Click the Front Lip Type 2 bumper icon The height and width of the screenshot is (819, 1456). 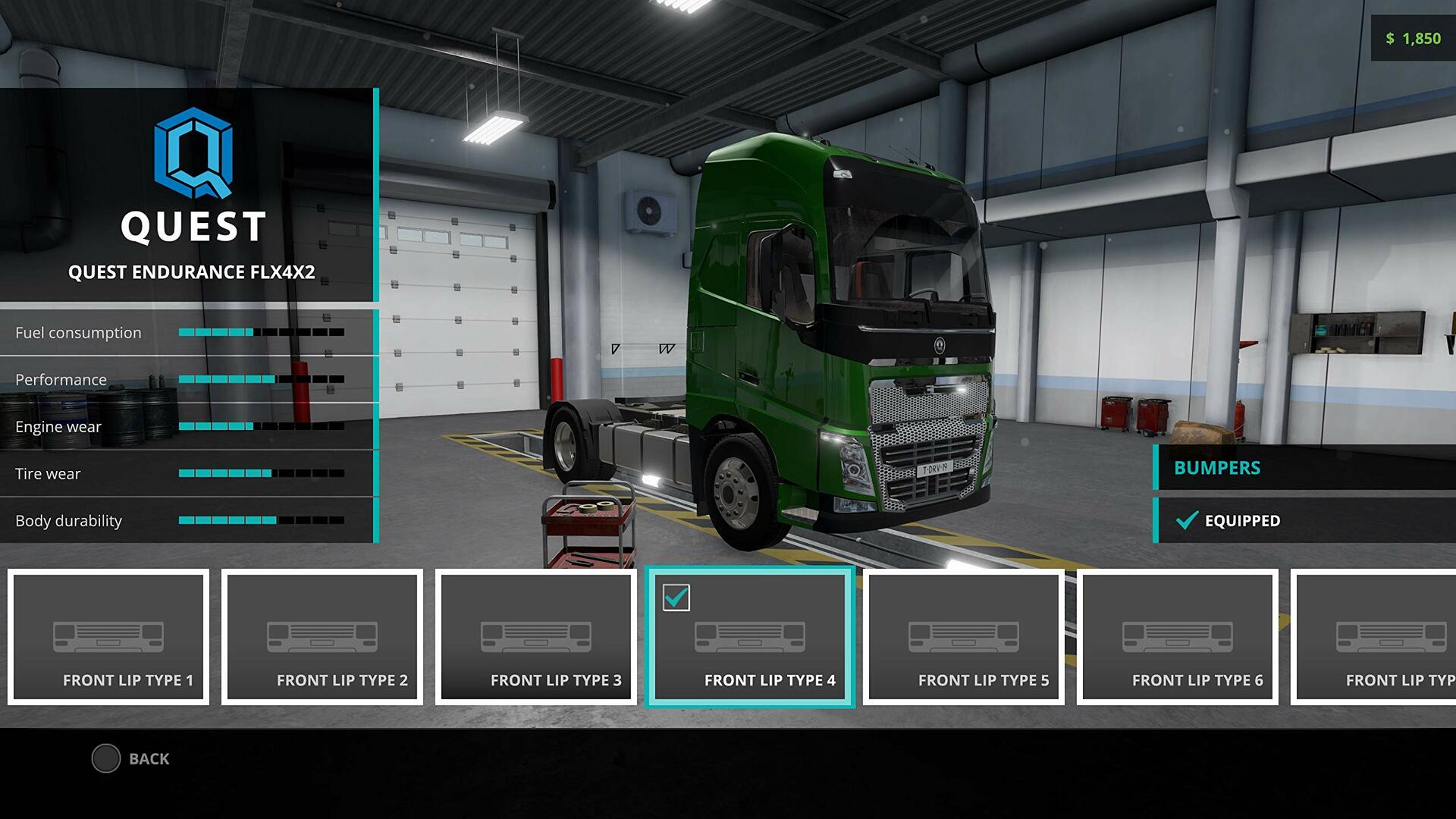(x=322, y=637)
